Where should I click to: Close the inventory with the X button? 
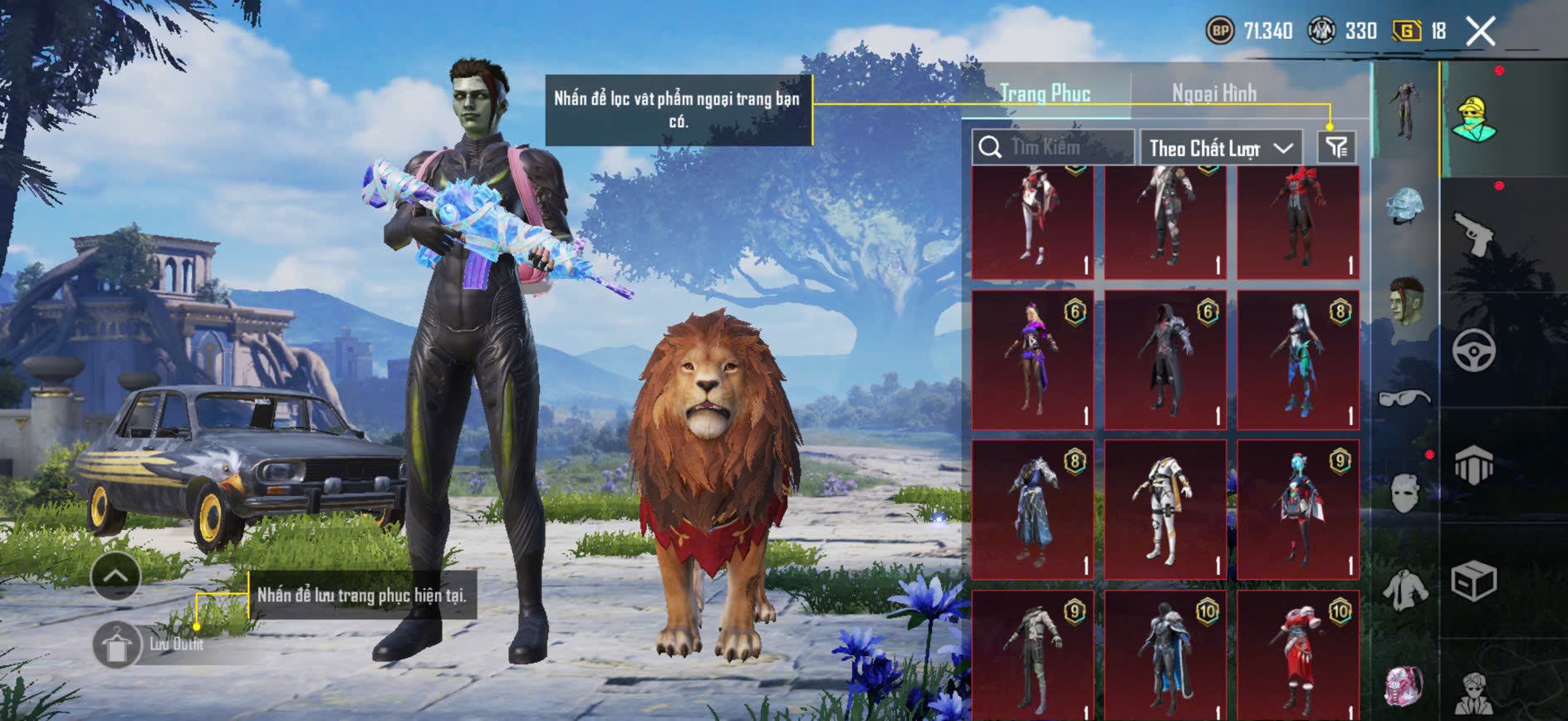click(1480, 32)
